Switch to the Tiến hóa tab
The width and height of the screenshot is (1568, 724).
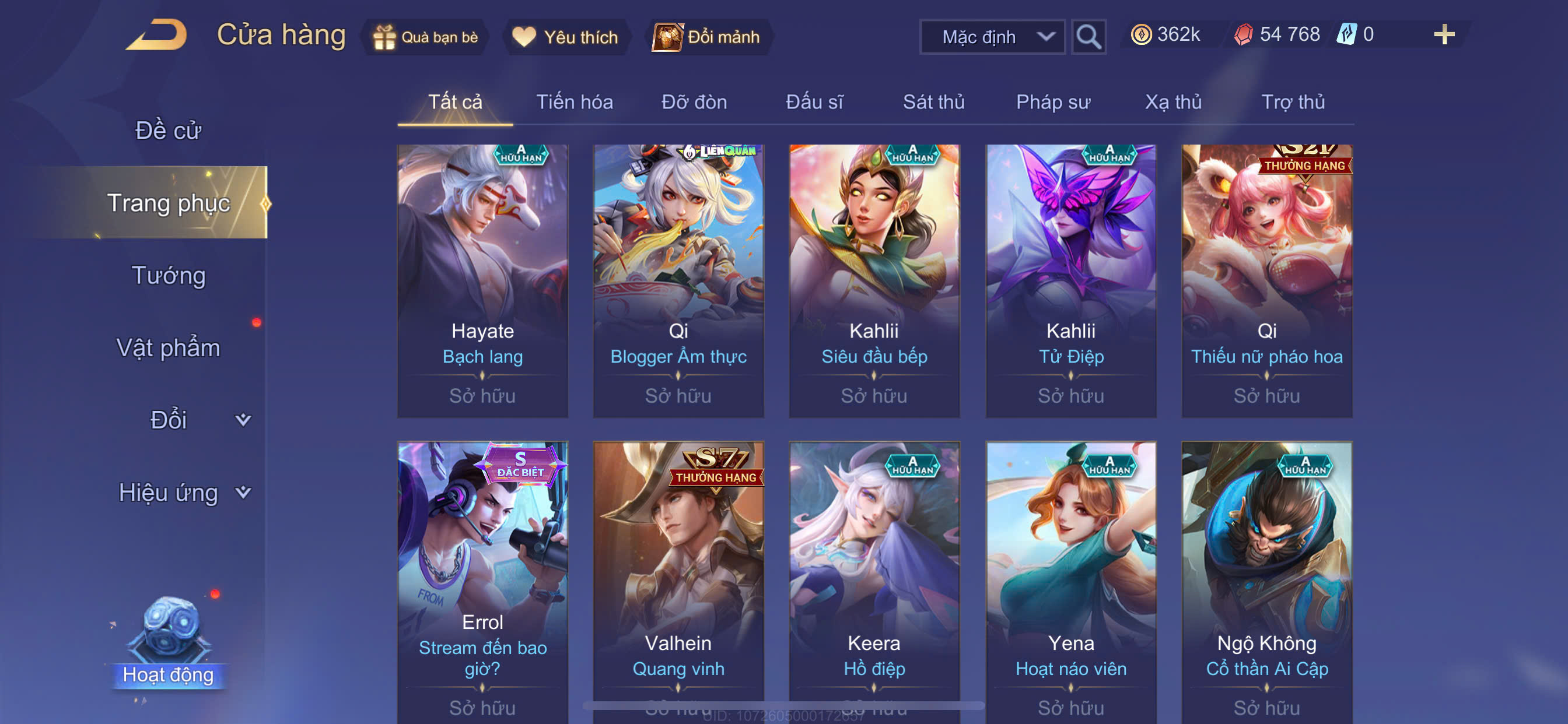point(574,102)
